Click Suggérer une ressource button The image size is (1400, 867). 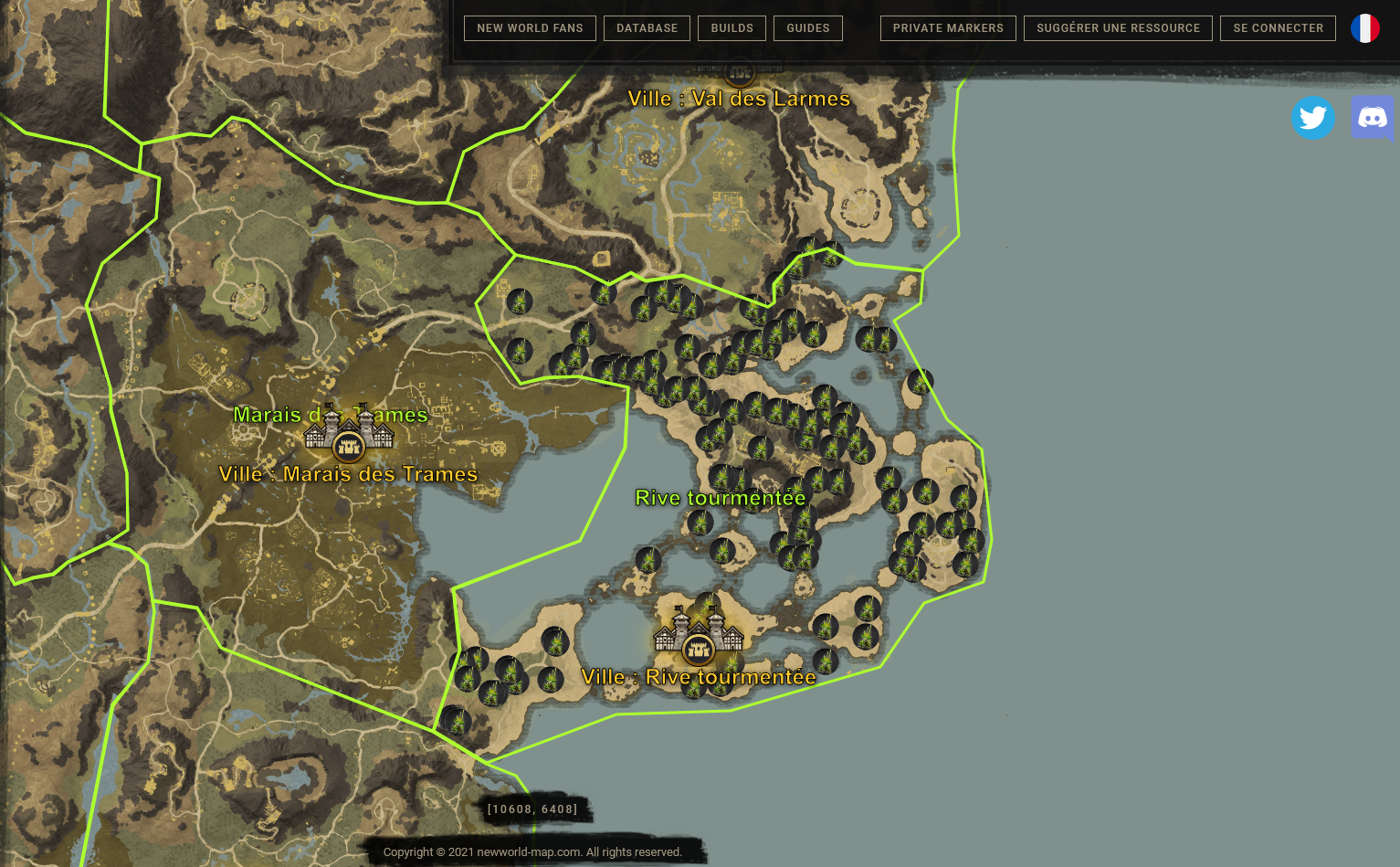click(x=1118, y=28)
